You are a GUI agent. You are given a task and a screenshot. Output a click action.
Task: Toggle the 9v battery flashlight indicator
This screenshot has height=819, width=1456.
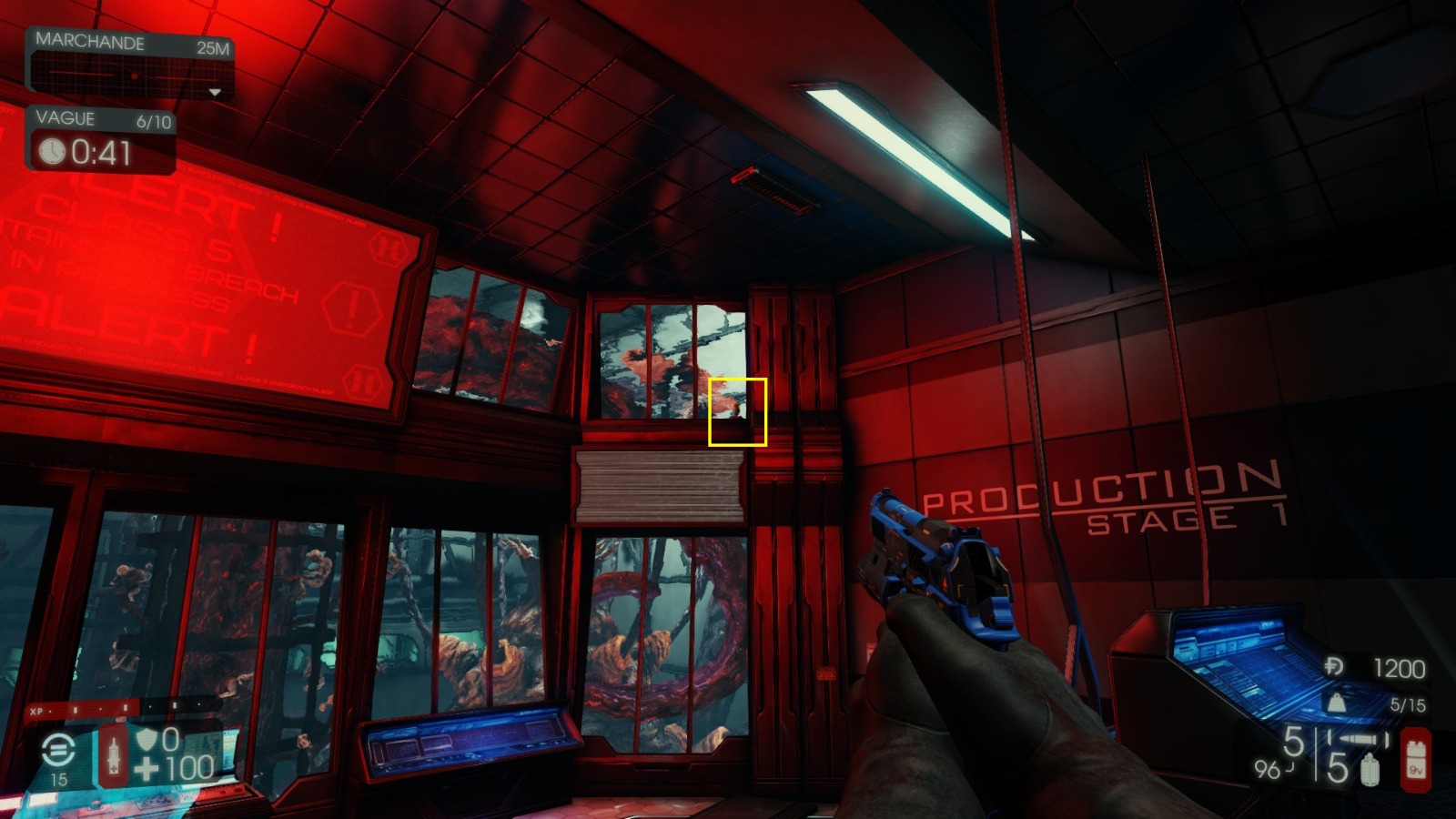click(x=1416, y=759)
